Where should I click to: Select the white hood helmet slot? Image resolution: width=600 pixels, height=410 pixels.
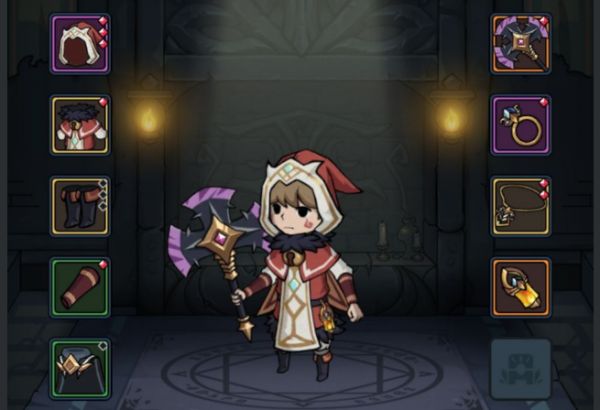pos(80,44)
